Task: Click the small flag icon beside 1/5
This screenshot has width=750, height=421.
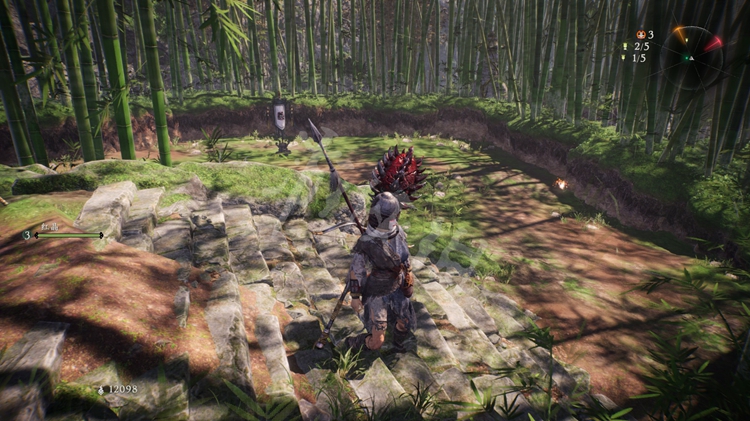Action: click(x=624, y=58)
